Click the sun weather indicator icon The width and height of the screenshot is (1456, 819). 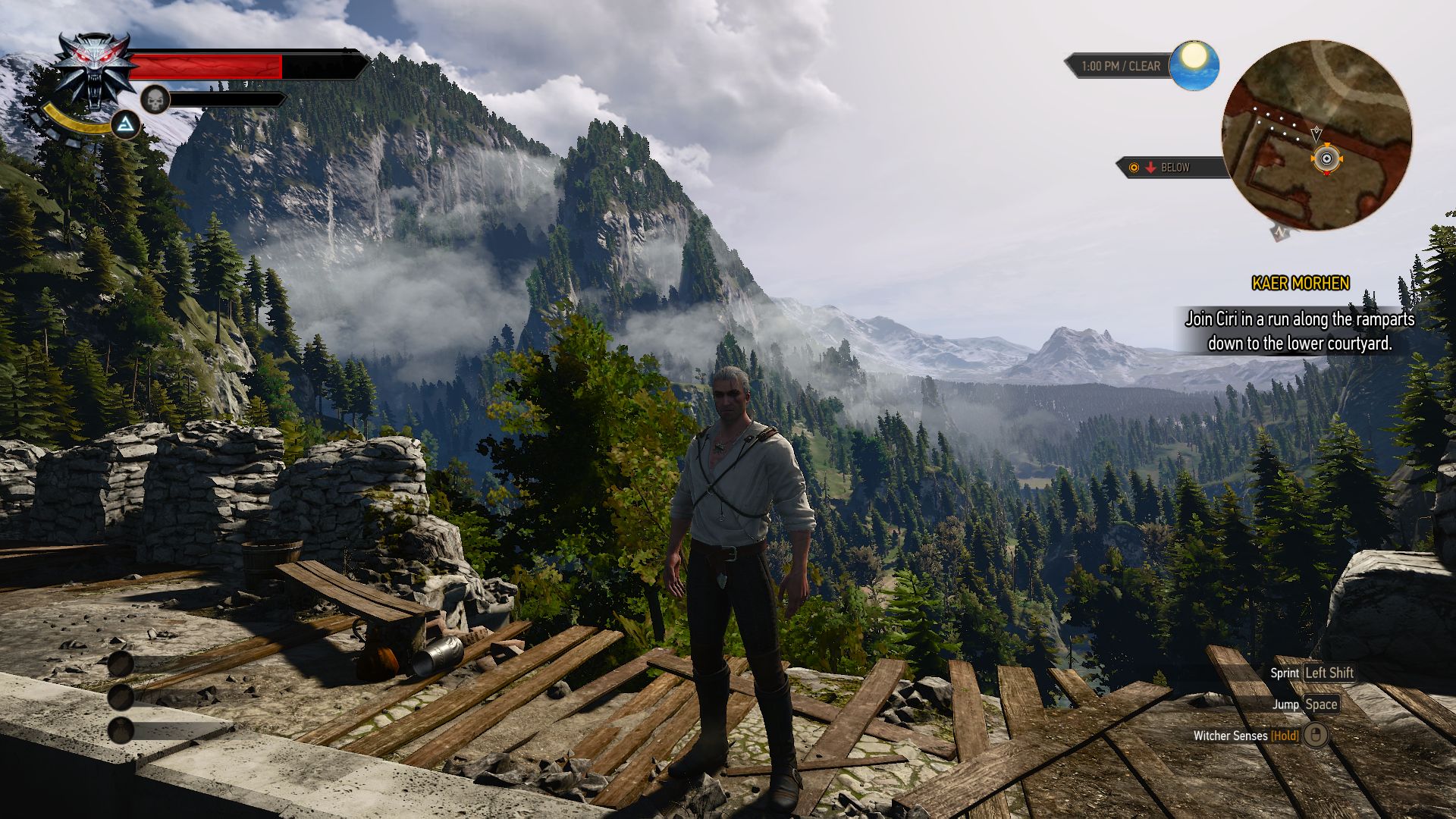click(x=1194, y=64)
